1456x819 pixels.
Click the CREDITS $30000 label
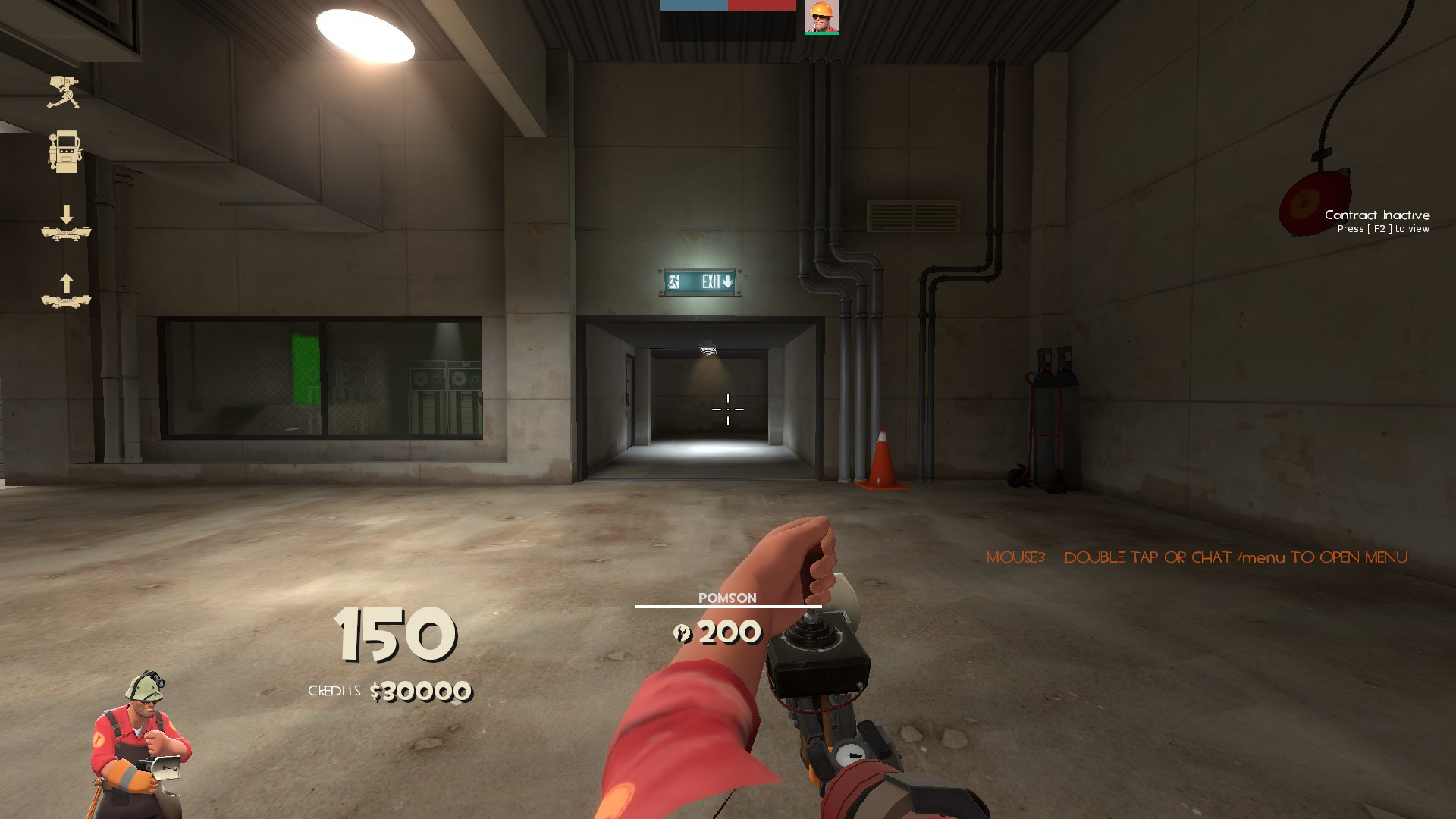click(x=389, y=692)
